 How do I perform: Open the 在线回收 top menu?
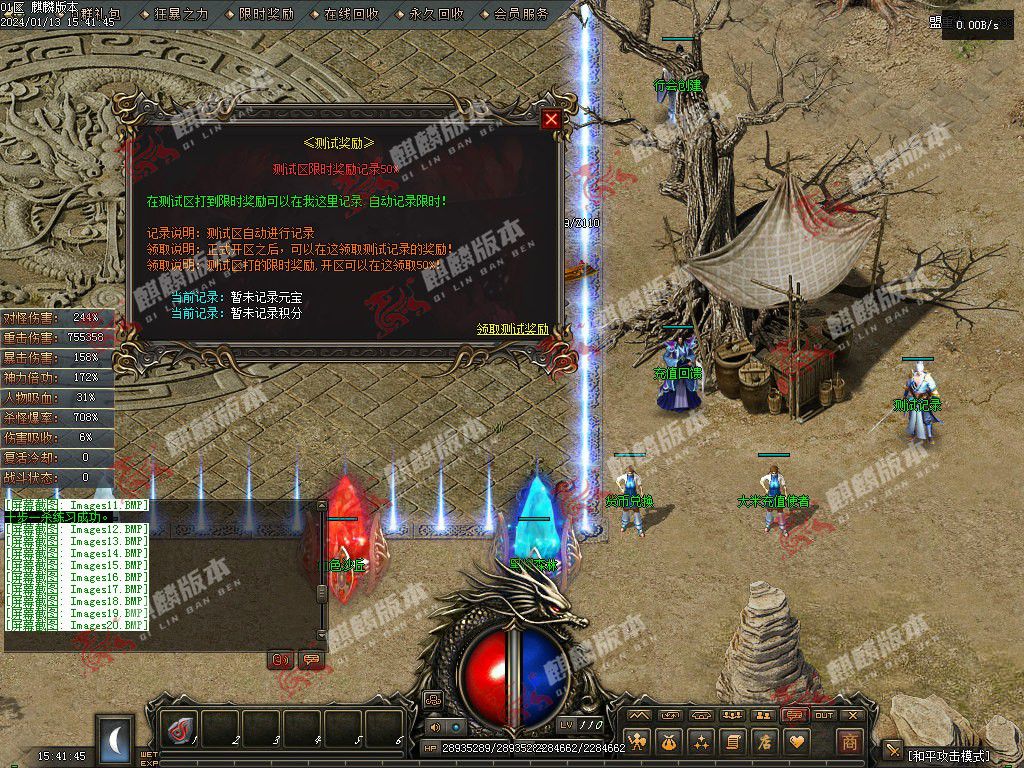coord(351,14)
